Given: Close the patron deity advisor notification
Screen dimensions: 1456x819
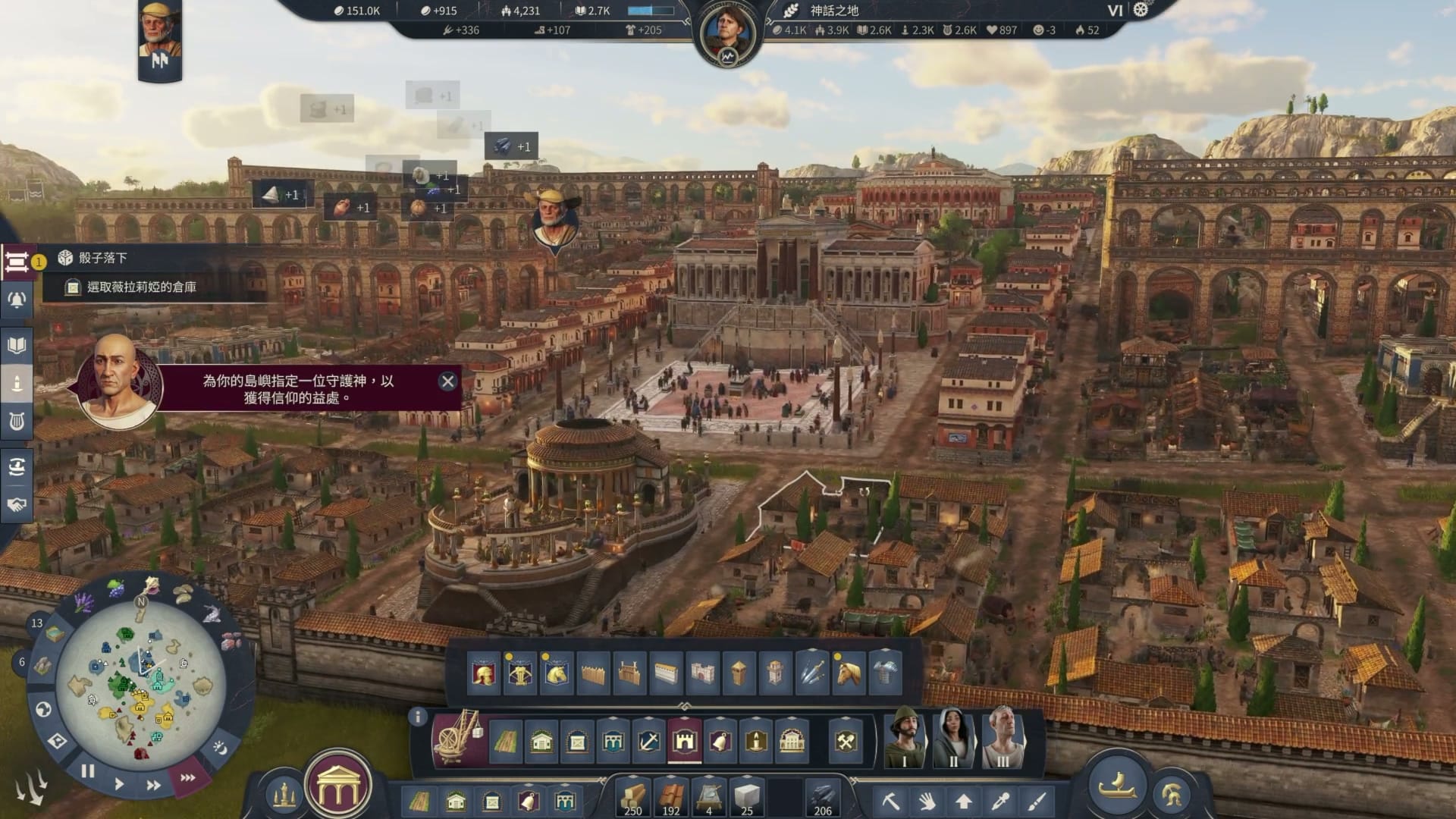Looking at the screenshot, I should 447,381.
